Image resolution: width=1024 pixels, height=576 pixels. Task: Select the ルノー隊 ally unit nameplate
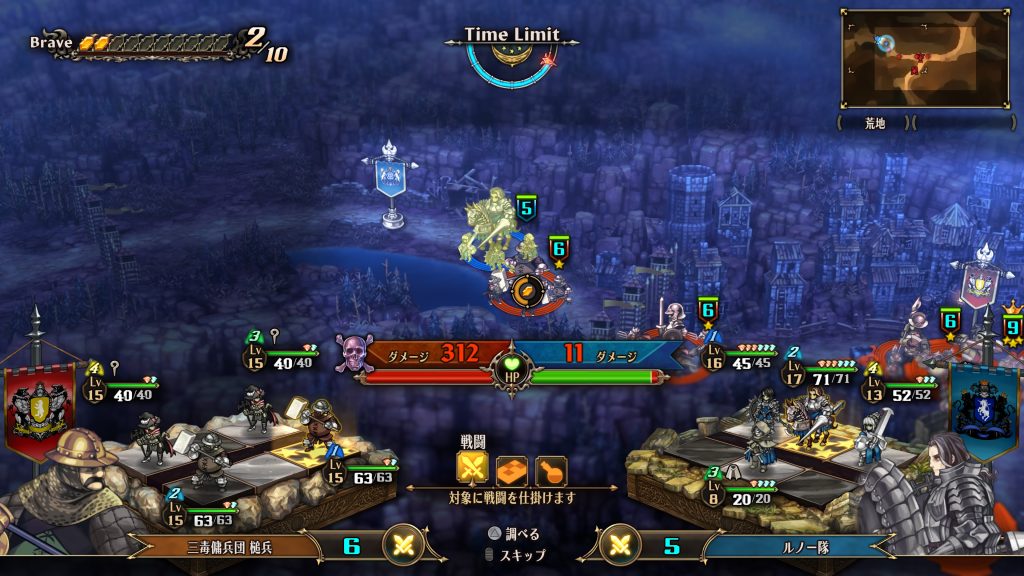[x=802, y=546]
